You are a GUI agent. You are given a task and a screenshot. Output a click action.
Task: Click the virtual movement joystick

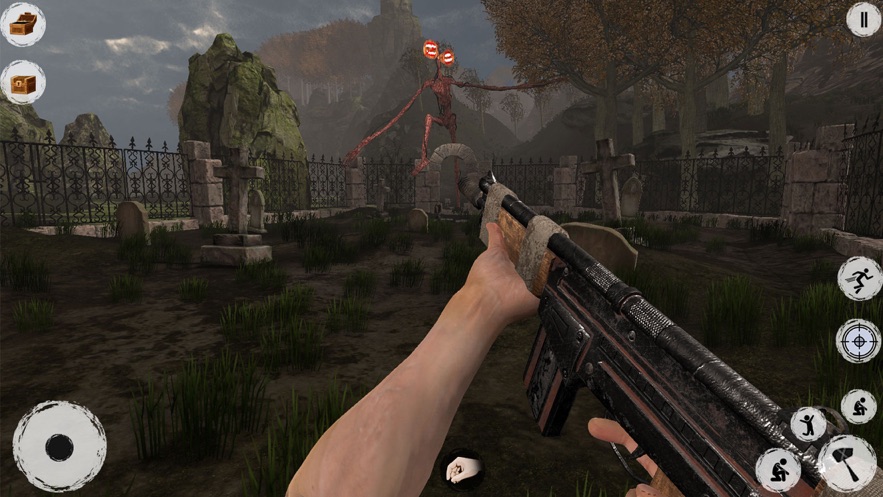pyautogui.click(x=59, y=446)
